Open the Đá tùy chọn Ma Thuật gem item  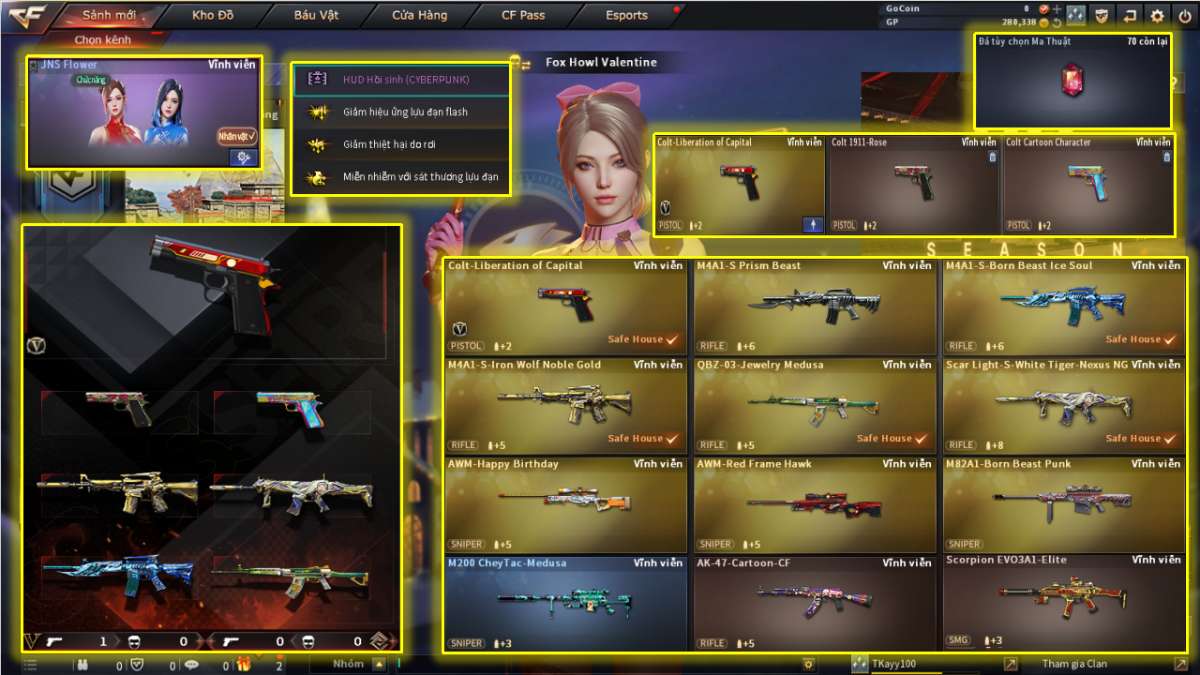click(x=1073, y=82)
